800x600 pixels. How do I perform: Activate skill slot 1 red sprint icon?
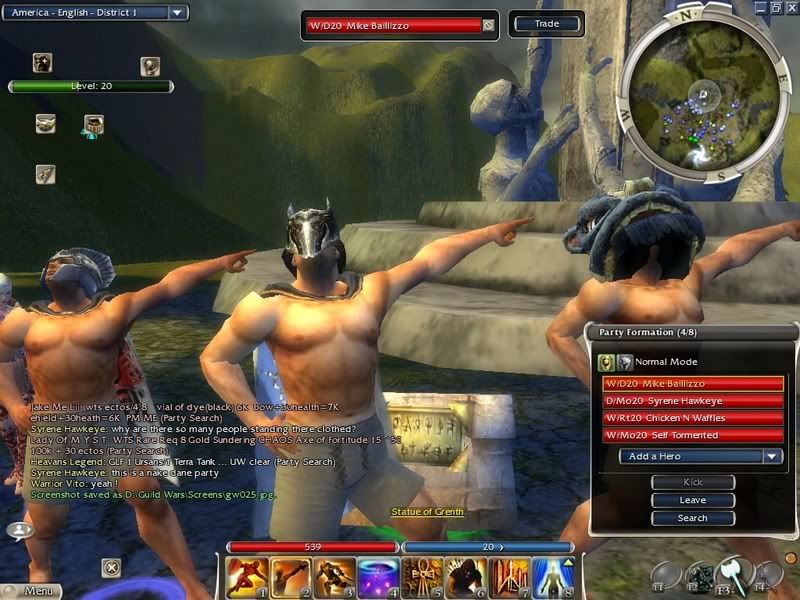click(x=244, y=577)
